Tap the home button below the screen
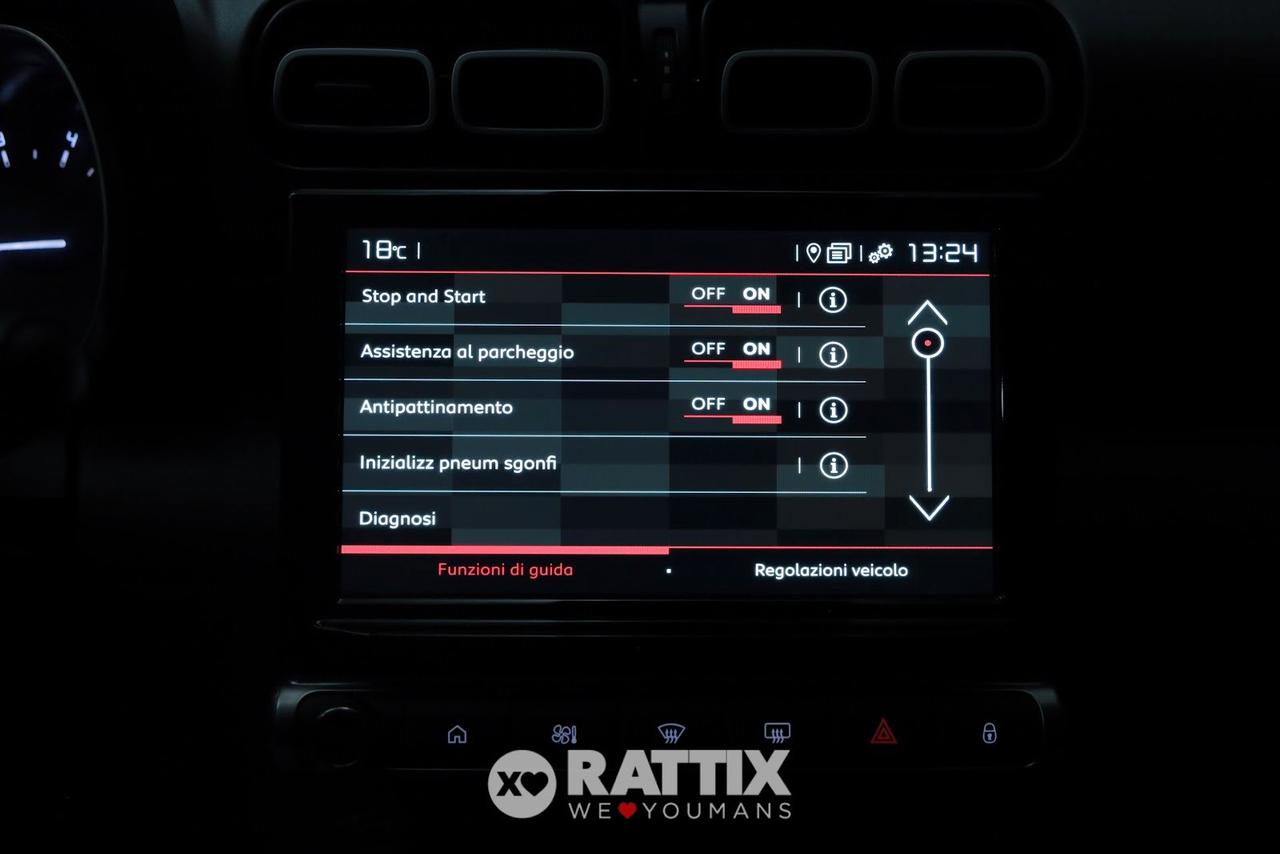Viewport: 1280px width, 854px height. [457, 734]
